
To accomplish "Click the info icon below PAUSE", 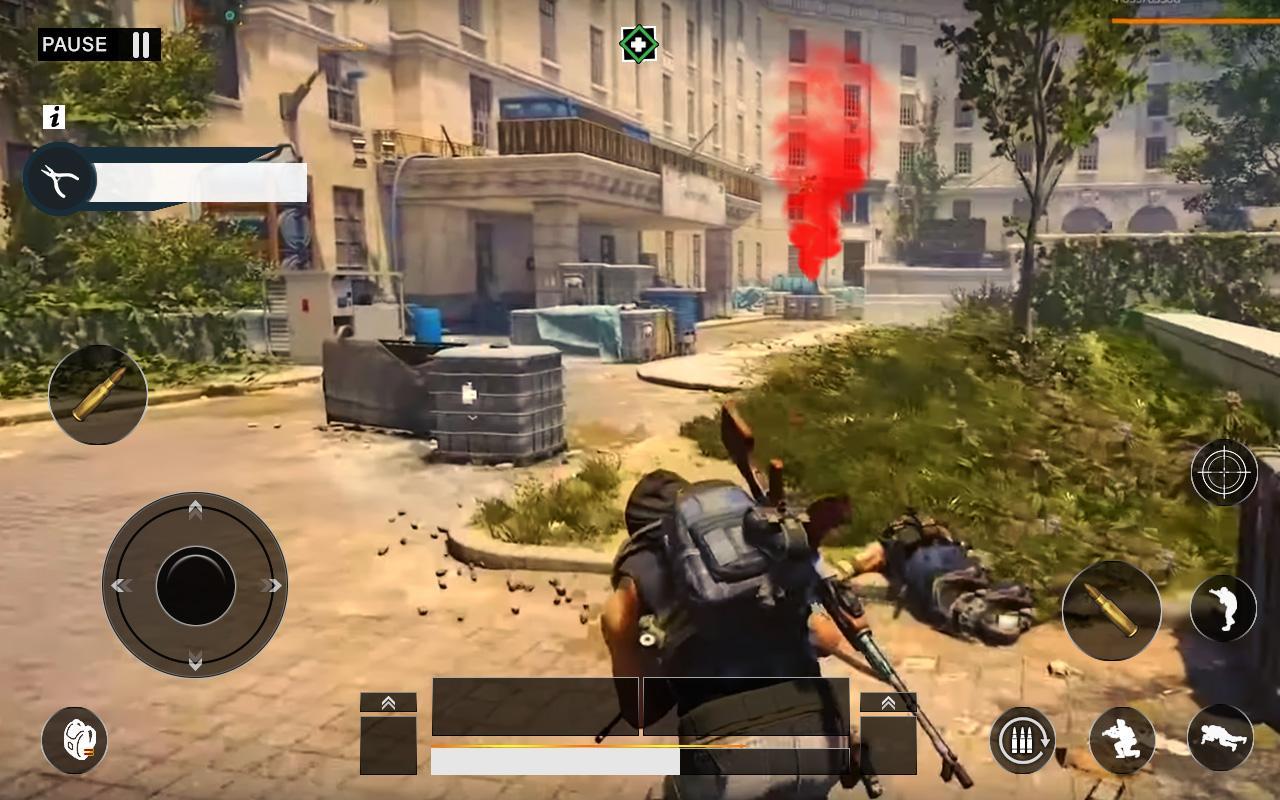I will click(x=55, y=119).
